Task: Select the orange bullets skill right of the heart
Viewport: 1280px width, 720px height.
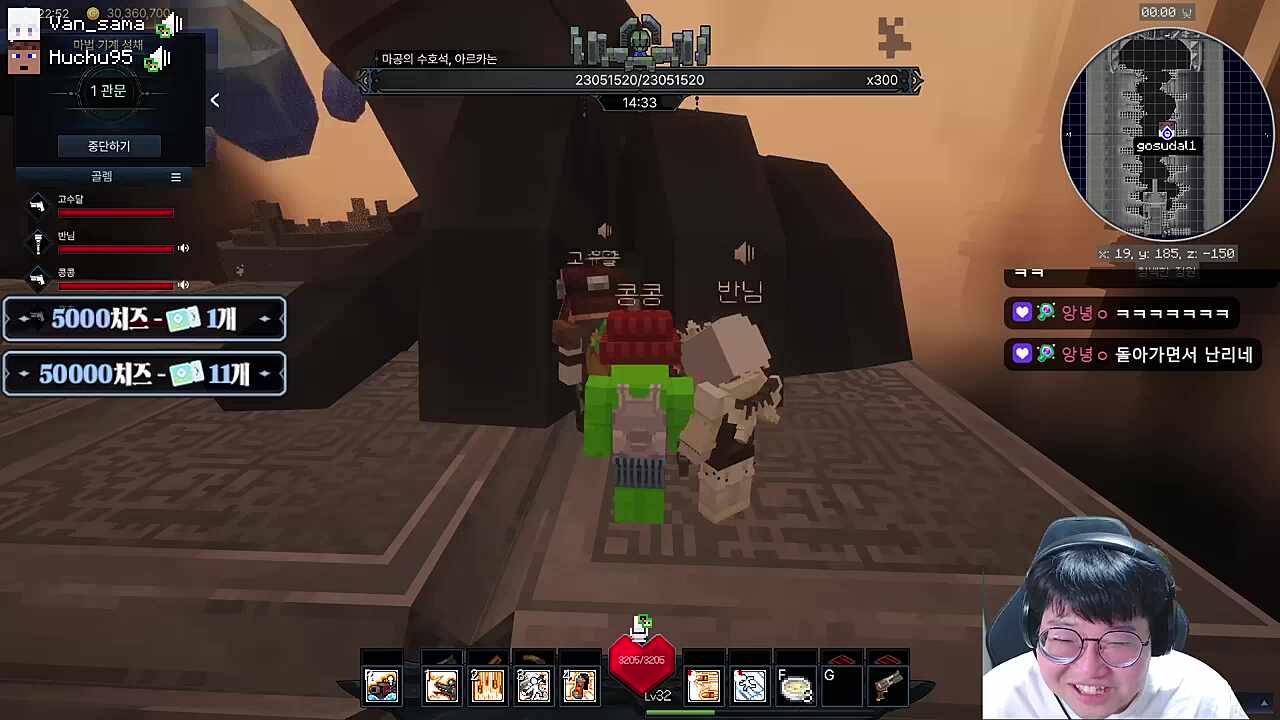Action: [x=703, y=685]
